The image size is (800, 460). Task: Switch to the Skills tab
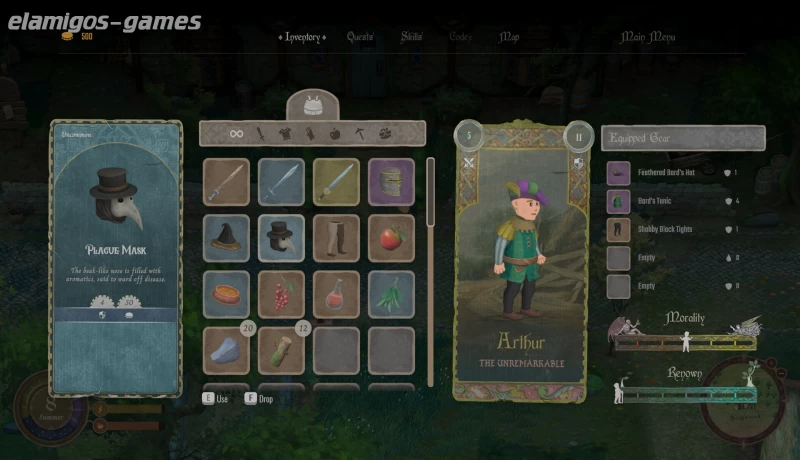coord(412,37)
